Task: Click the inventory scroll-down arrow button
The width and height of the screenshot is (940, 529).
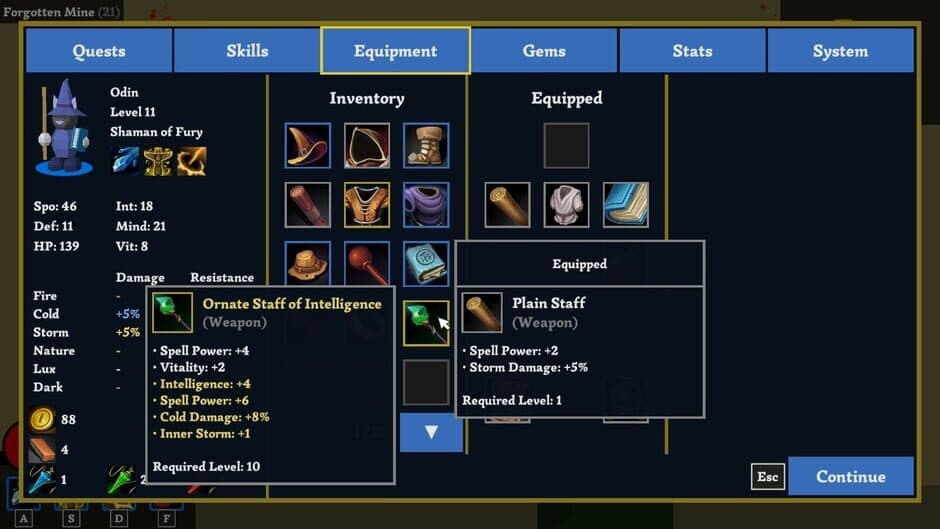Action: pyautogui.click(x=431, y=432)
